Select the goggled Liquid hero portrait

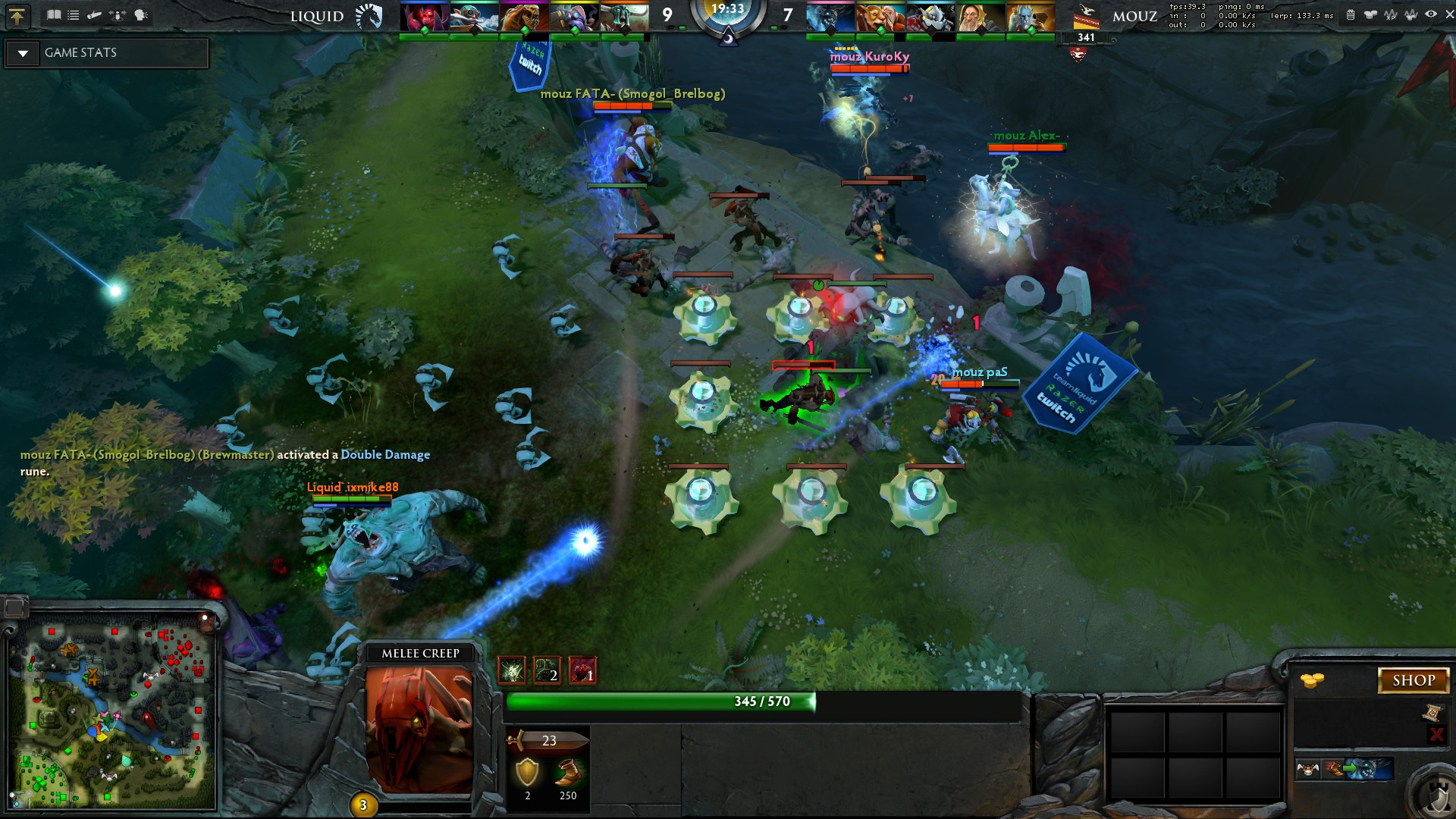474,17
